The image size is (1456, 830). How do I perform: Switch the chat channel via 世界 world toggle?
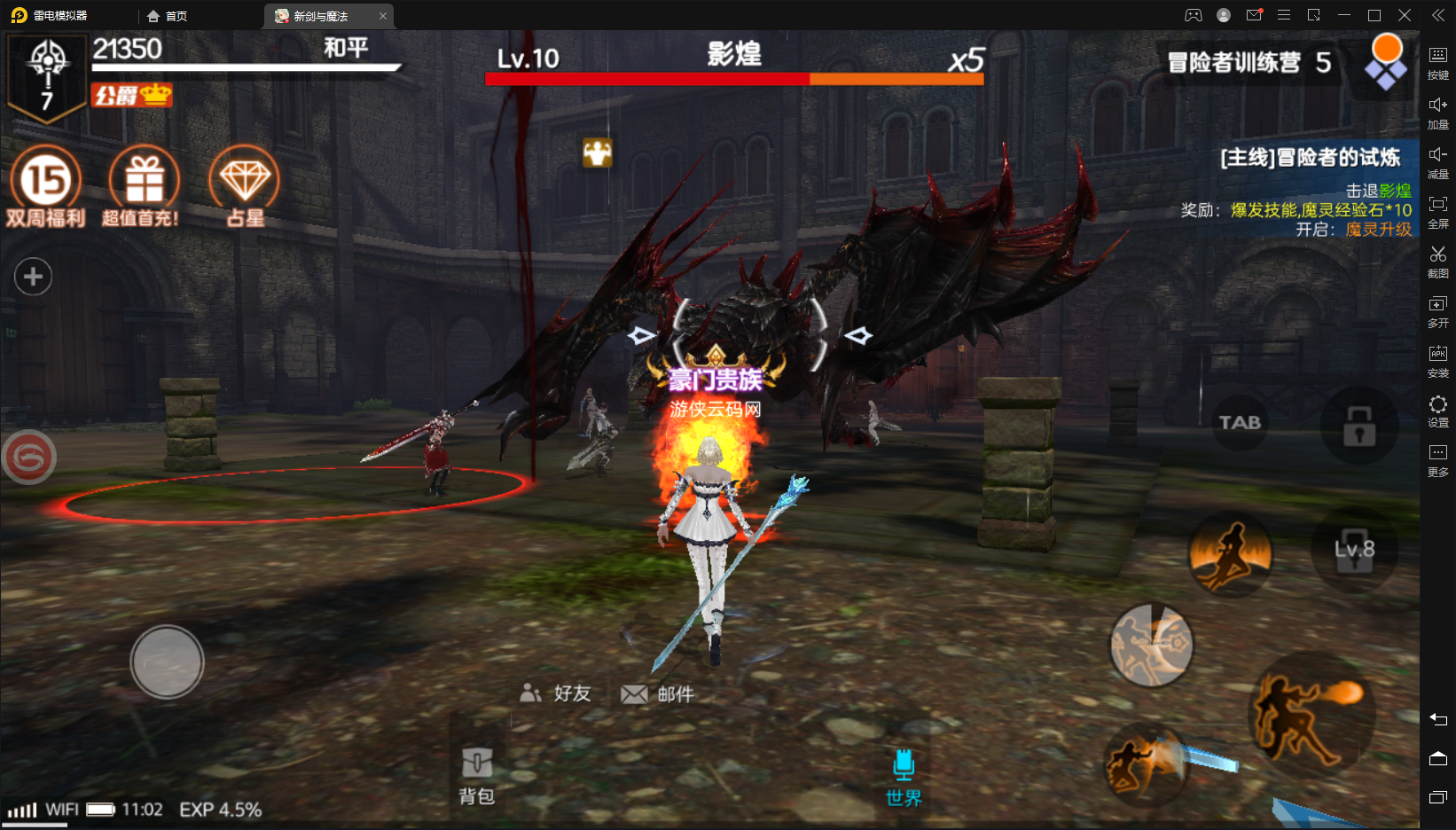tap(904, 776)
